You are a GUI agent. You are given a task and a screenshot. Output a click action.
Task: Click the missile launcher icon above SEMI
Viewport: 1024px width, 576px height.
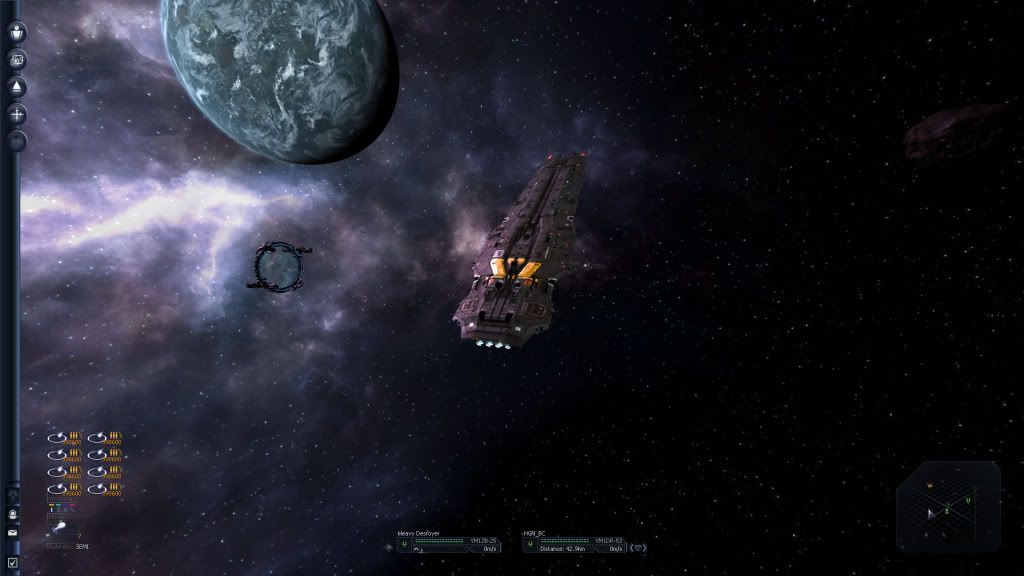[x=59, y=527]
